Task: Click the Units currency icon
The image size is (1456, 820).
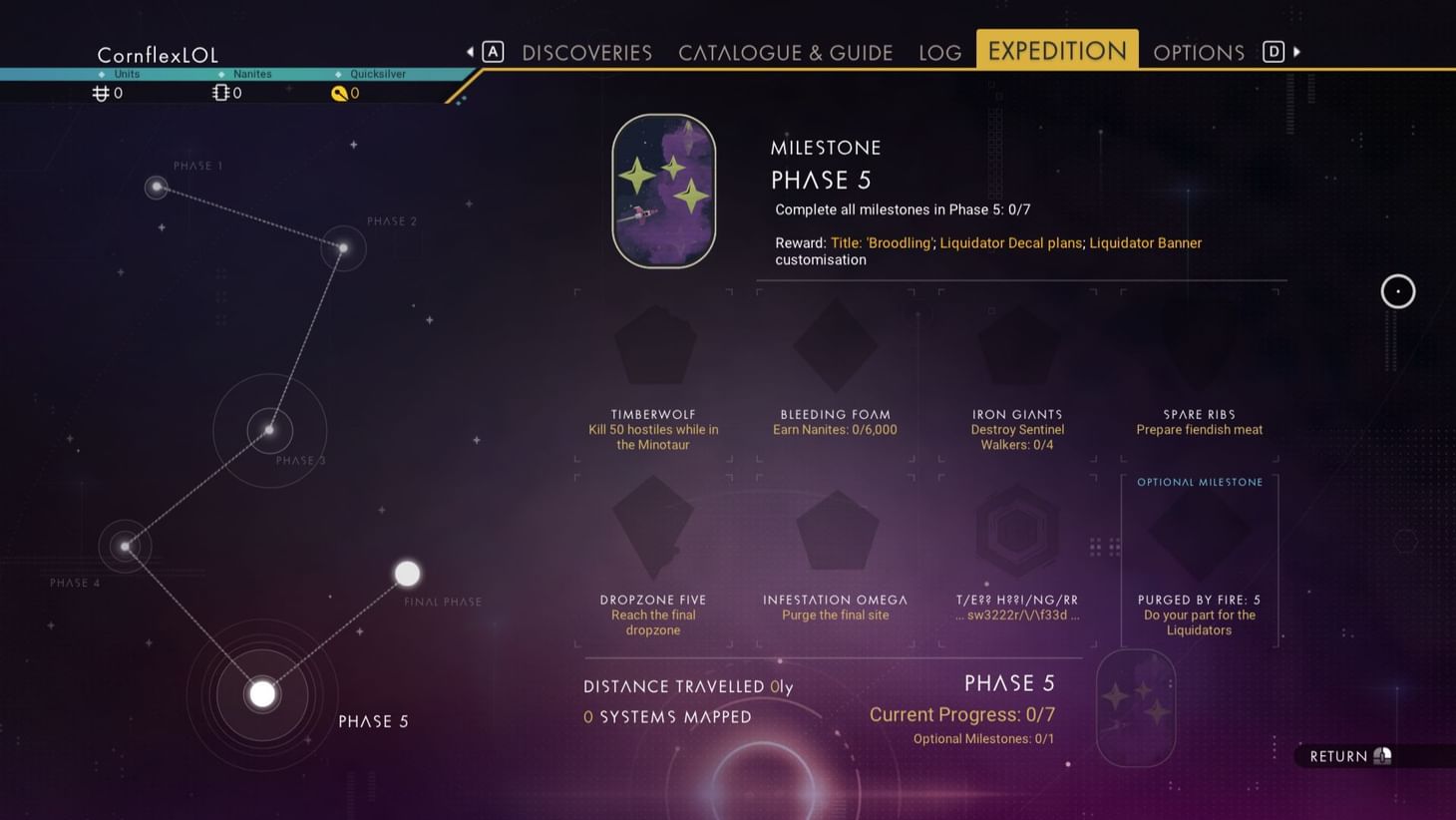Action: (x=100, y=93)
